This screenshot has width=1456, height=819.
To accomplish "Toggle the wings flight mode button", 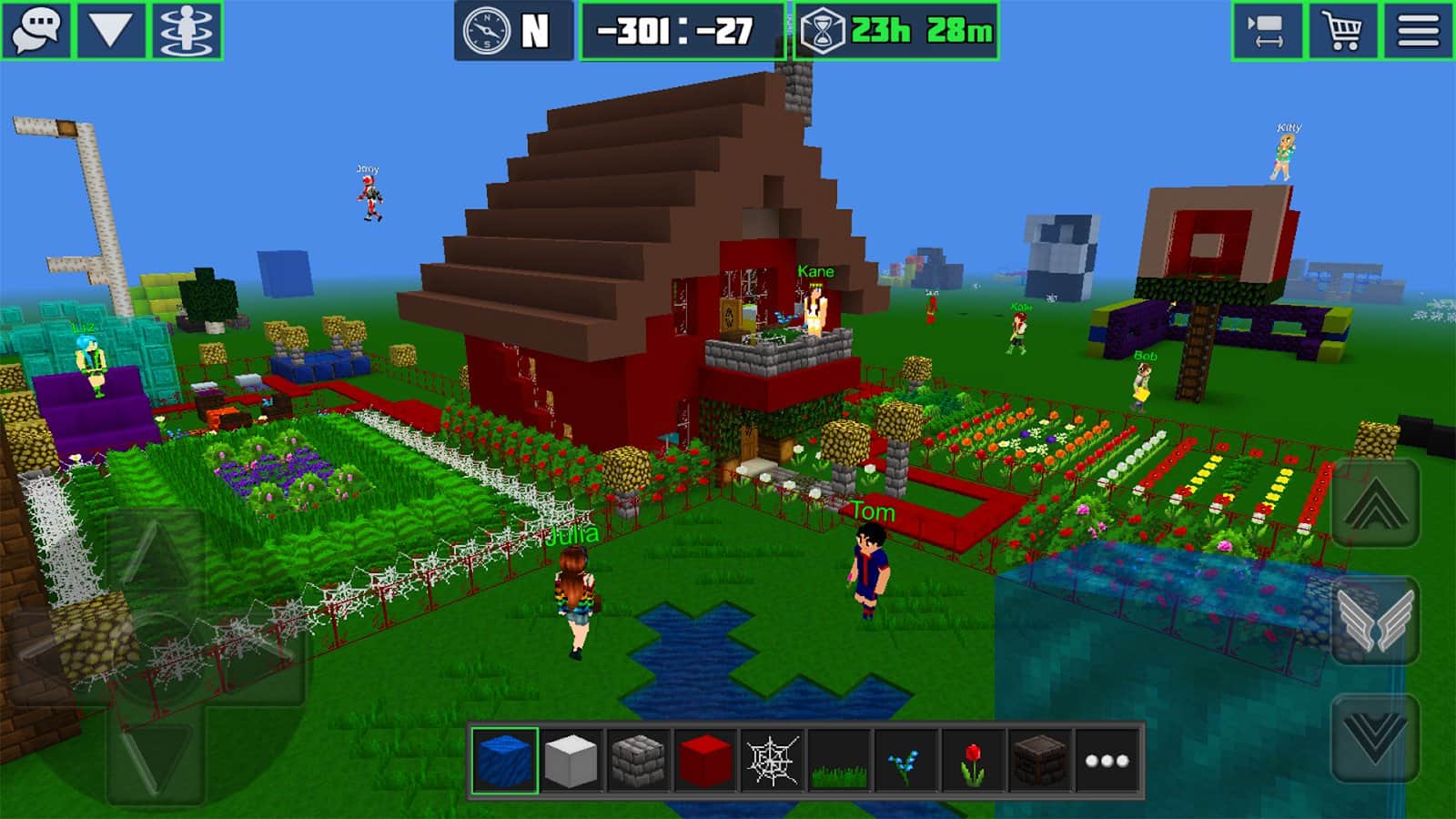I will point(1375,620).
